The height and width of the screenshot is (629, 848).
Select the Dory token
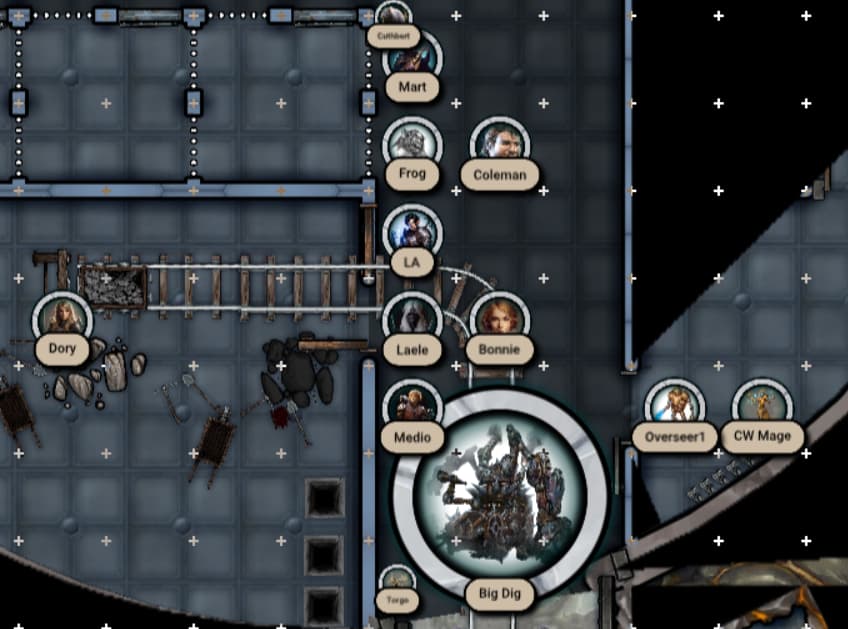[62, 320]
